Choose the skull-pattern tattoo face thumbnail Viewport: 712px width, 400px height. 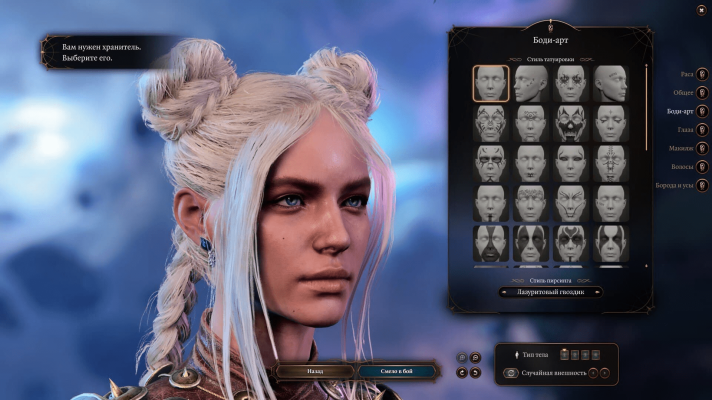click(570, 123)
